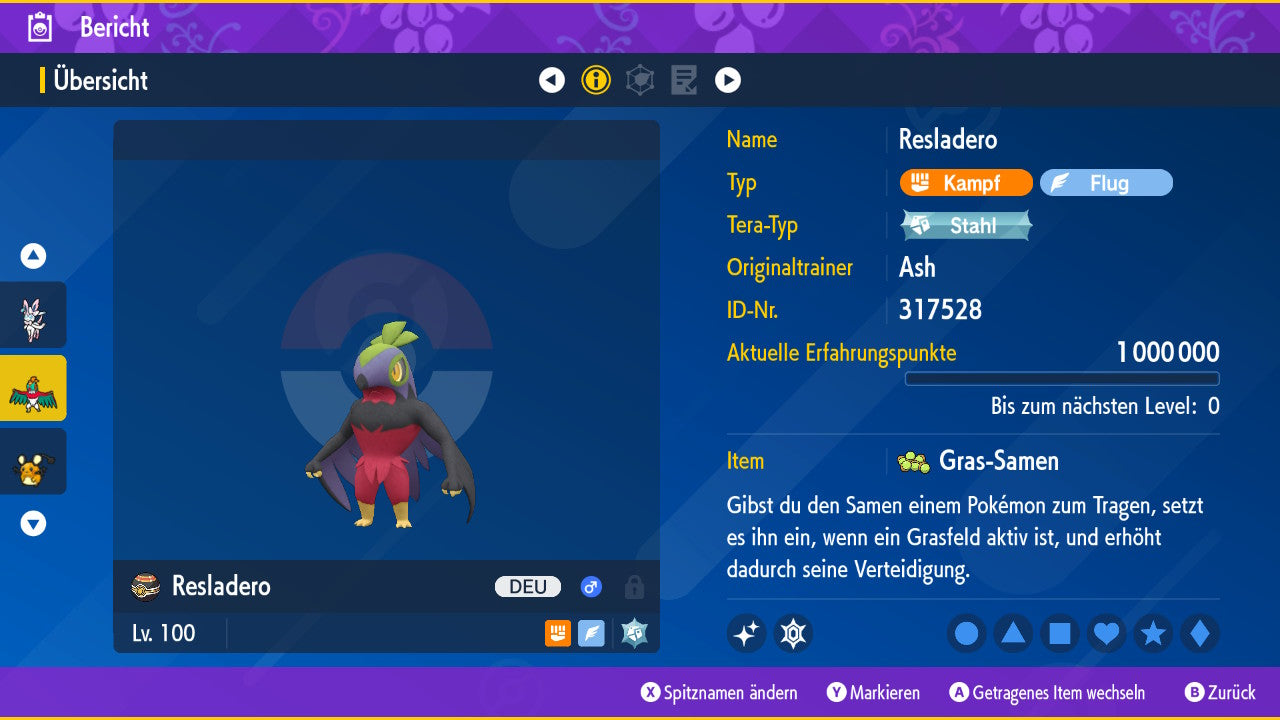Select the moves report icon
Viewport: 1280px width, 720px height.
coord(684,80)
